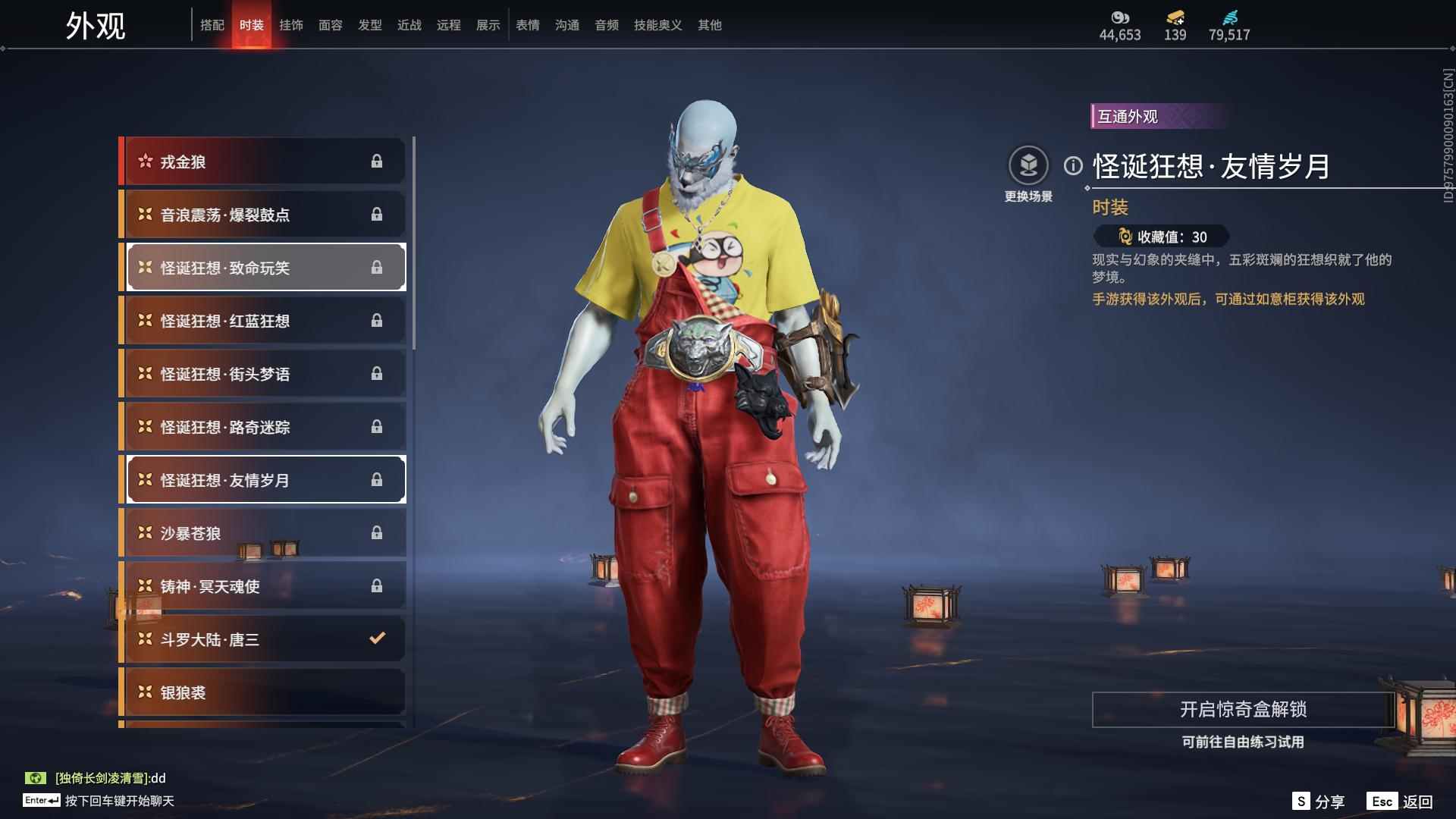The image size is (1456, 819).
Task: Toggle the checkmark on 斗罗大陆·唐三 outfit
Action: point(377,639)
